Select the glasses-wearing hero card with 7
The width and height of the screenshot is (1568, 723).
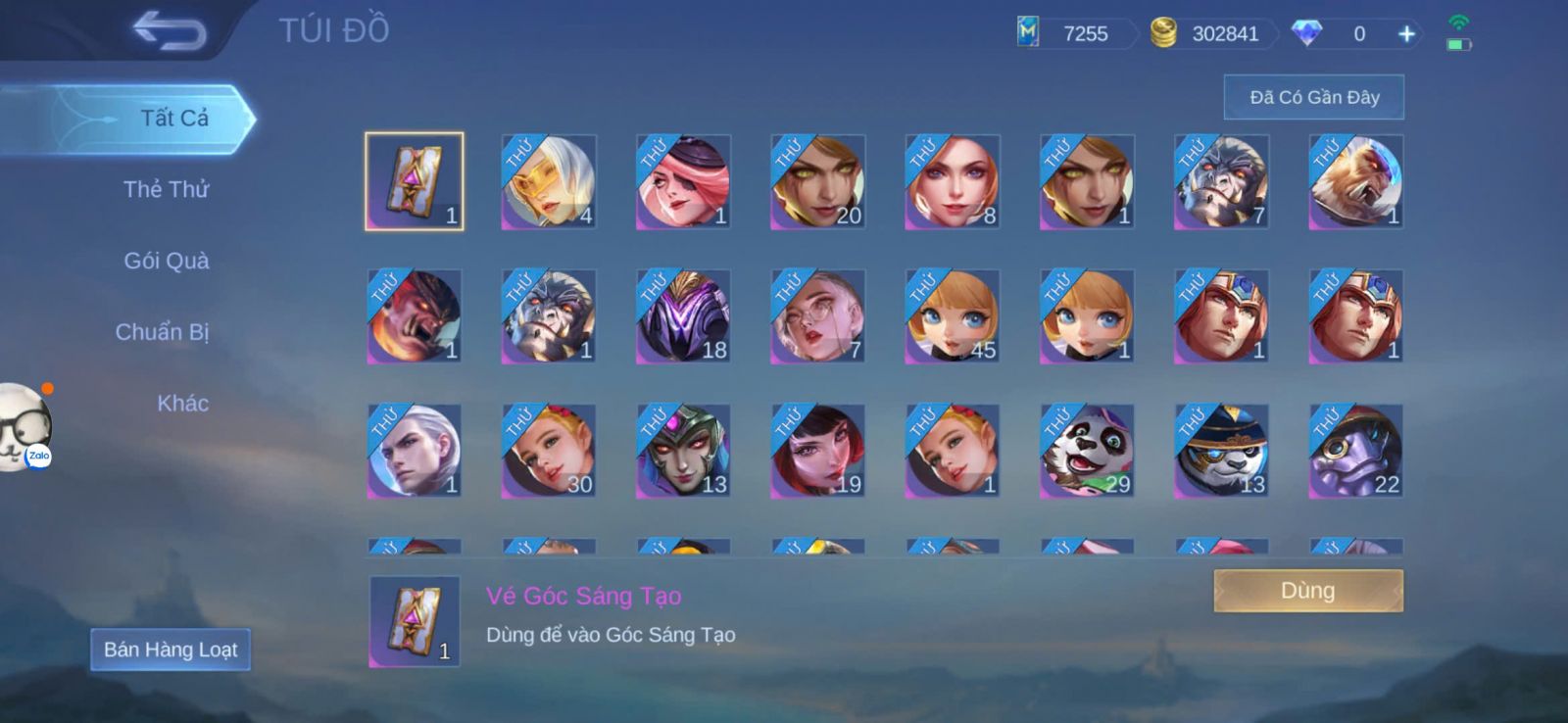pyautogui.click(x=817, y=317)
